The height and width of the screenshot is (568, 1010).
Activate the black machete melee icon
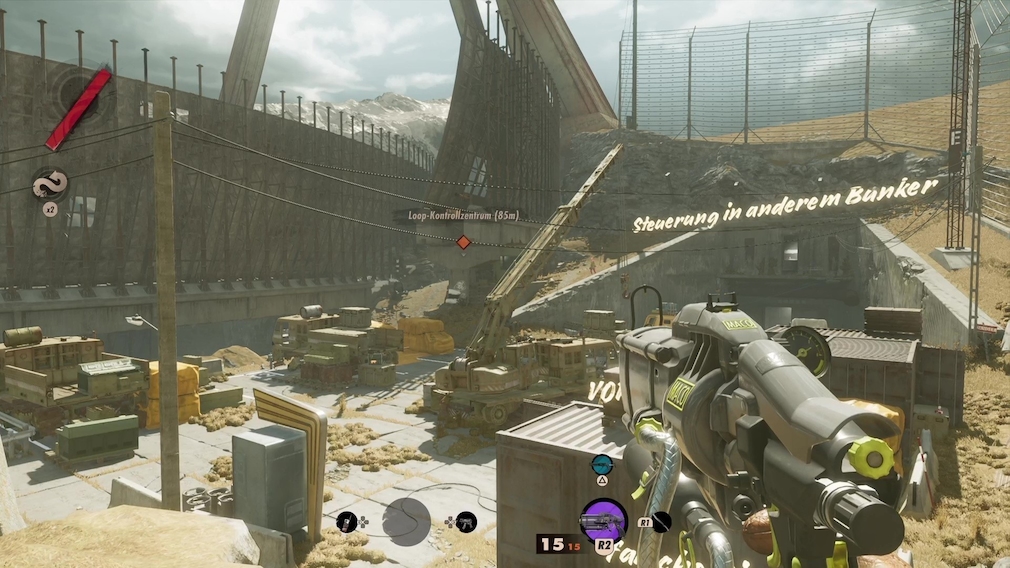coord(660,521)
